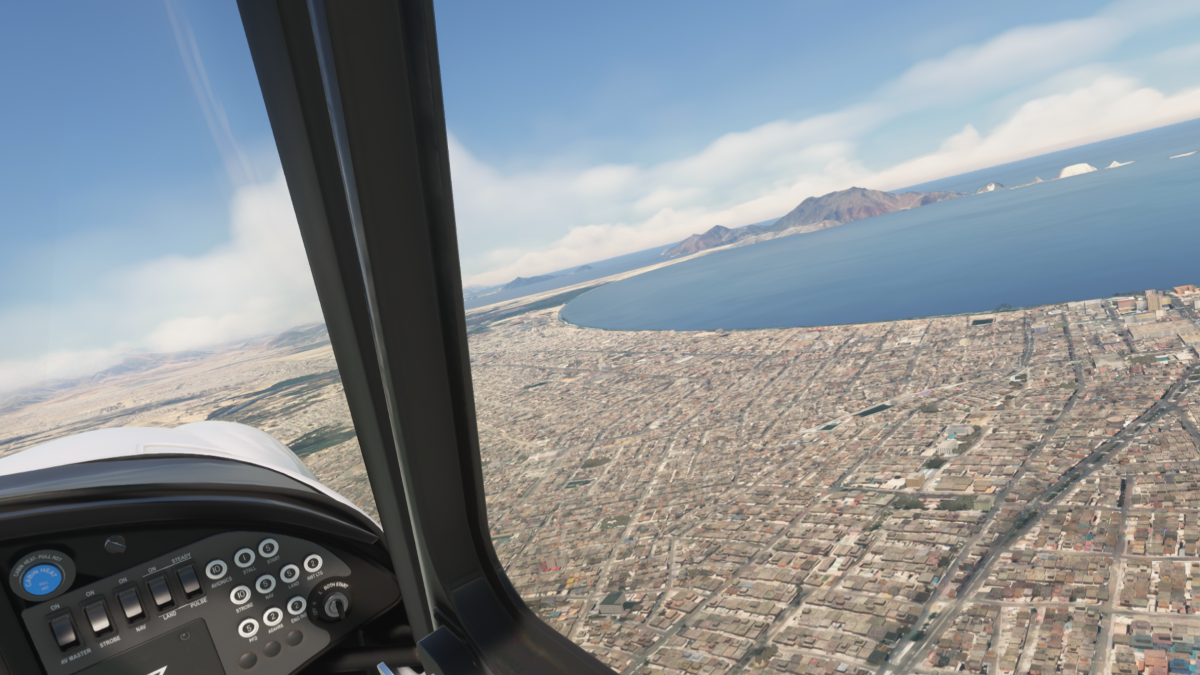The height and width of the screenshot is (675, 1200).
Task: Pull the blue Cabin Heat knob
Action: coord(41,580)
